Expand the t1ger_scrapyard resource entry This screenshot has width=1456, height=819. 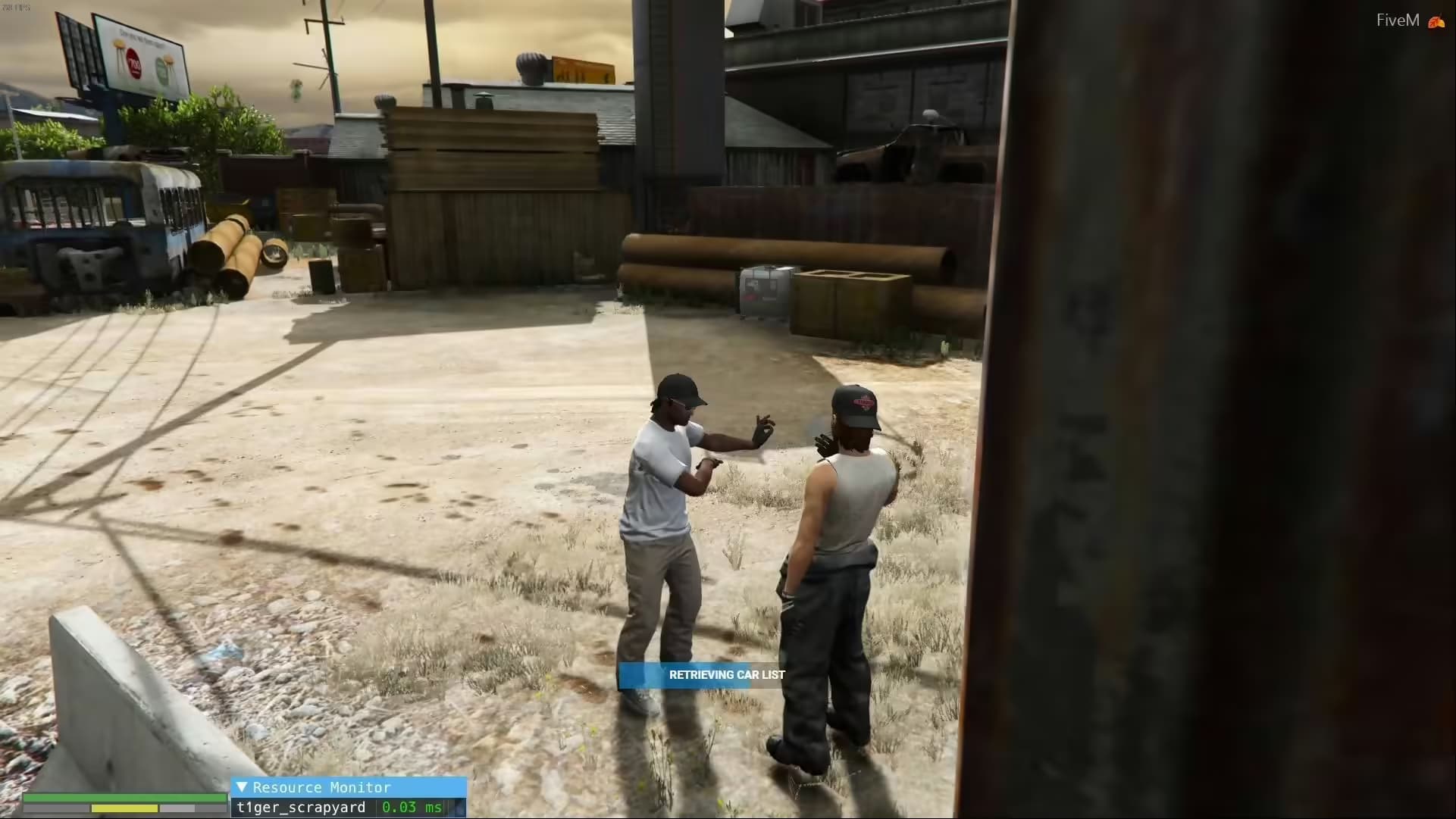click(x=303, y=808)
